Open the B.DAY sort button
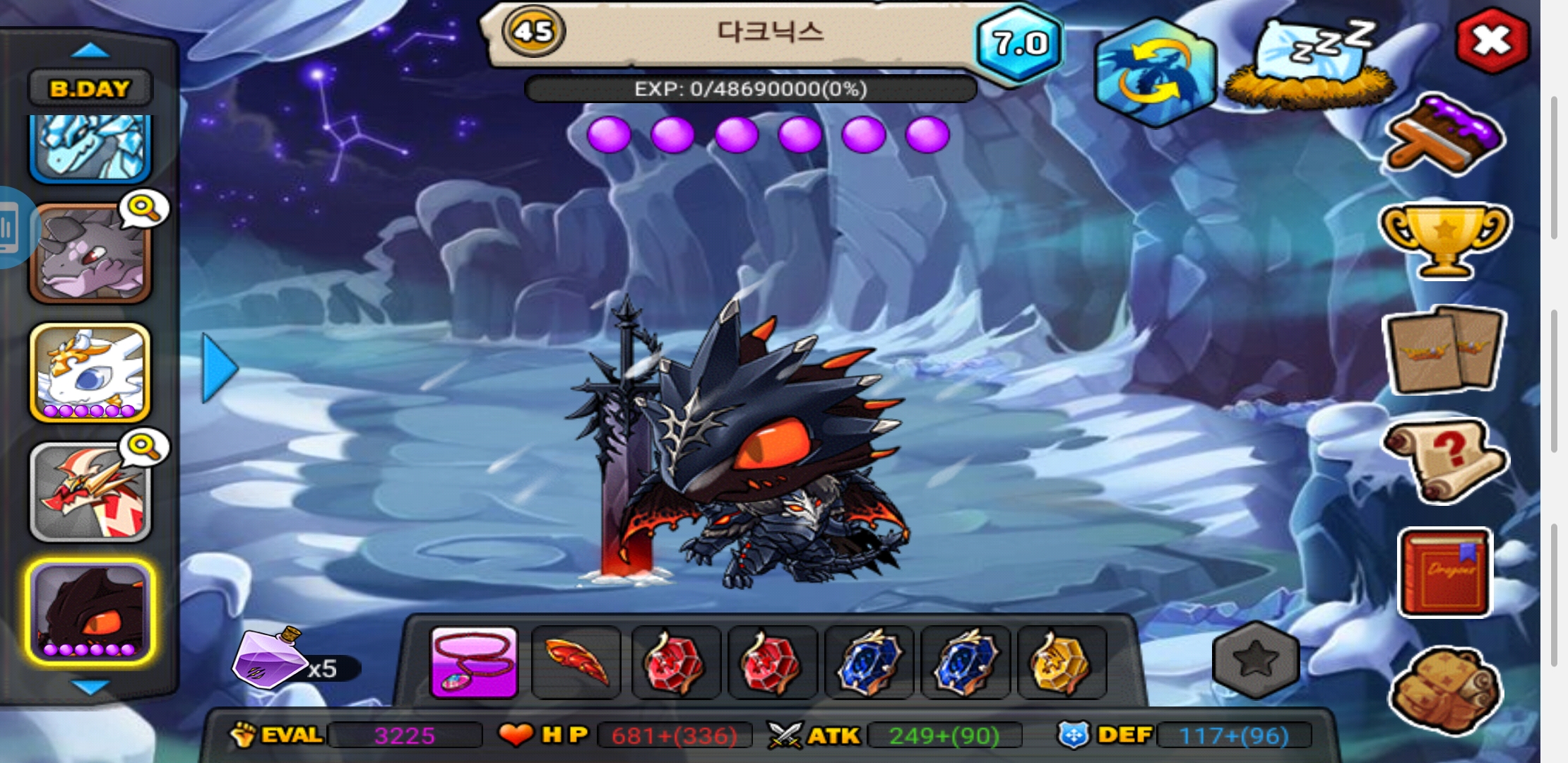Image resolution: width=1568 pixels, height=763 pixels. (x=90, y=88)
